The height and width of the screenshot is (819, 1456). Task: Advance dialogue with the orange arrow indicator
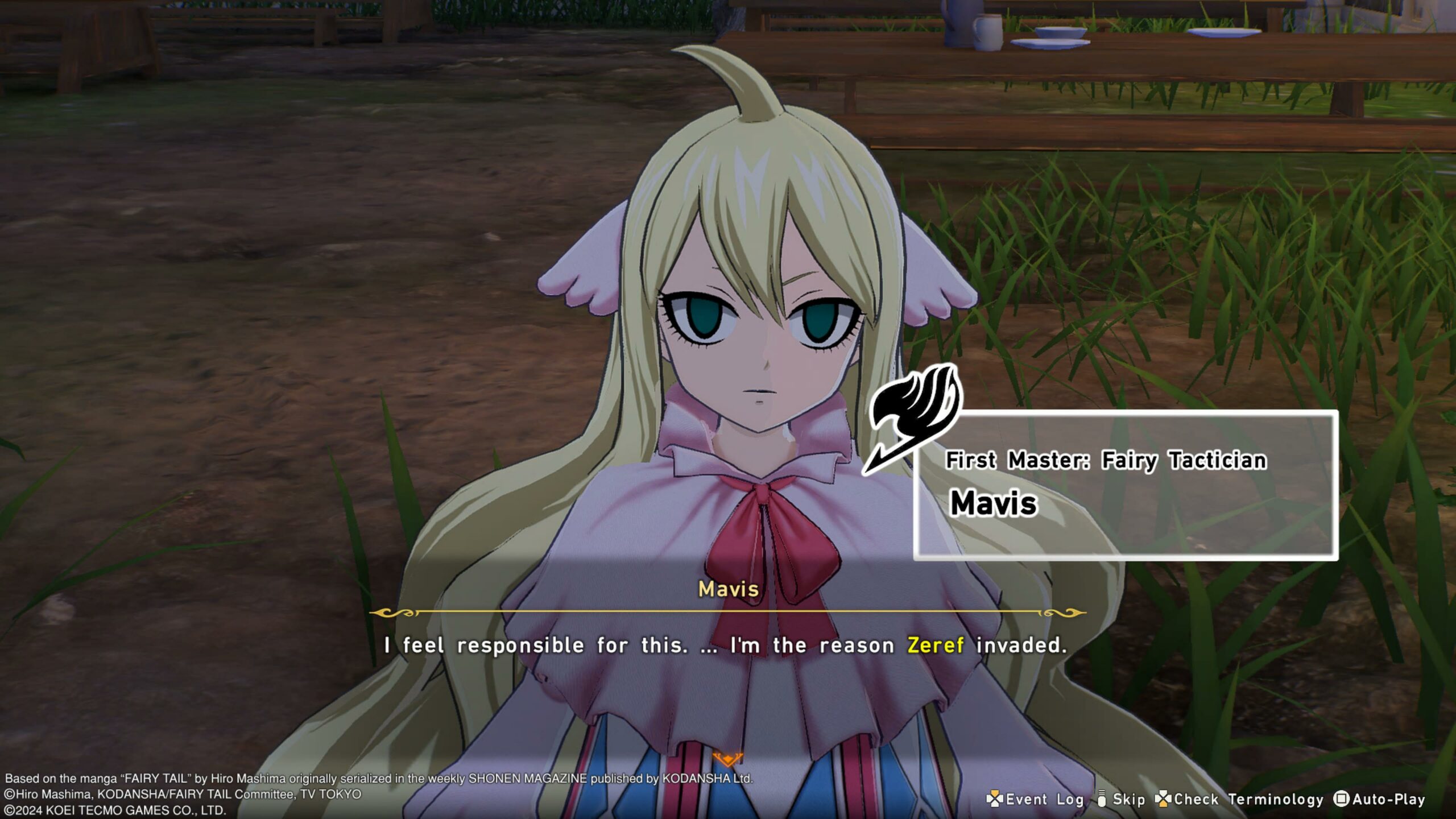(727, 759)
